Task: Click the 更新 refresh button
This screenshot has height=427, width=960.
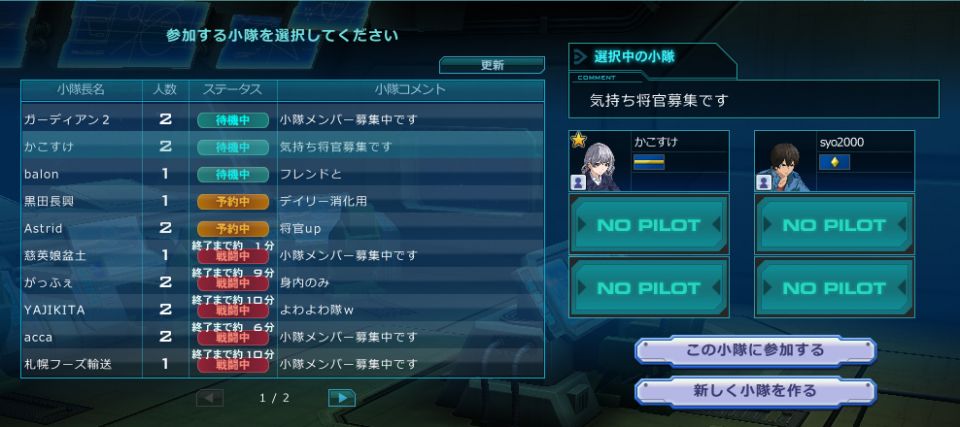Action: pyautogui.click(x=492, y=65)
